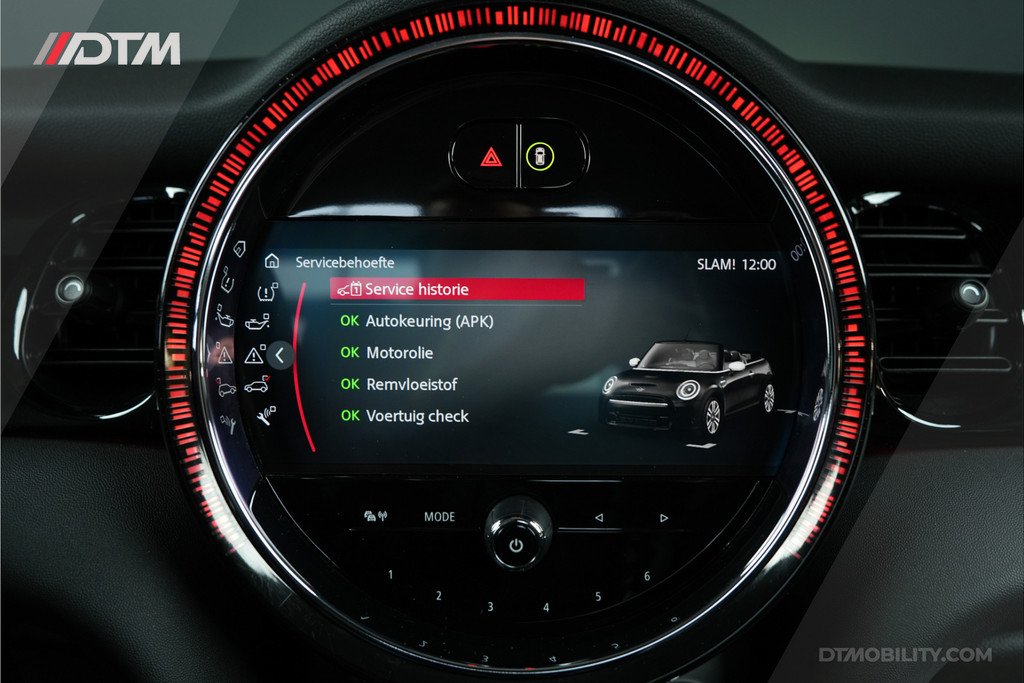
Task: Toggle the central locking car button
Action: [541, 156]
